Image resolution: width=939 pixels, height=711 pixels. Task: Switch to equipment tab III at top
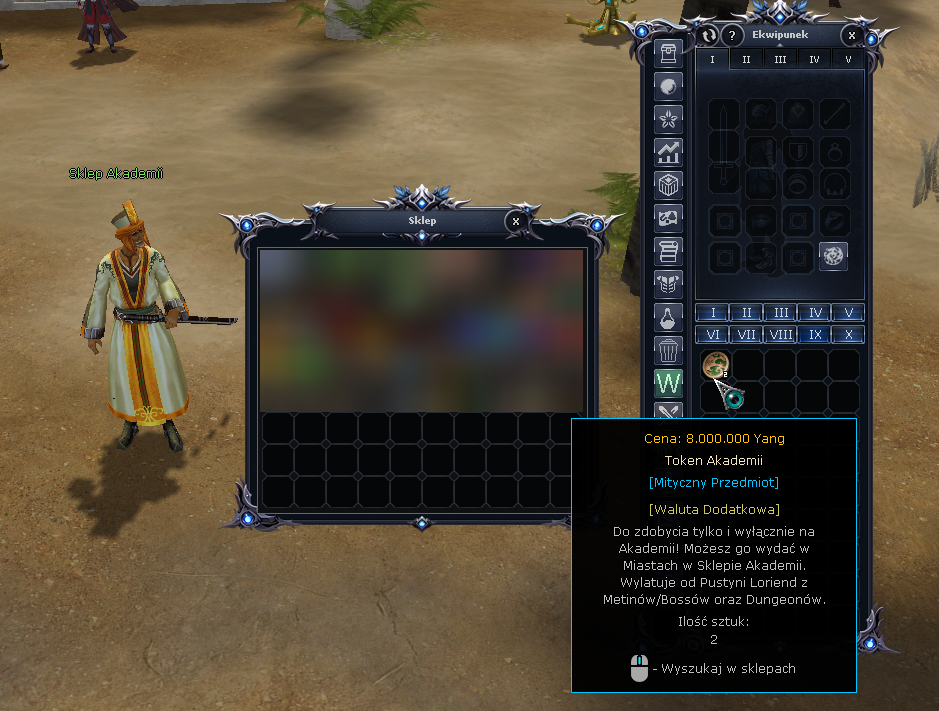point(780,59)
